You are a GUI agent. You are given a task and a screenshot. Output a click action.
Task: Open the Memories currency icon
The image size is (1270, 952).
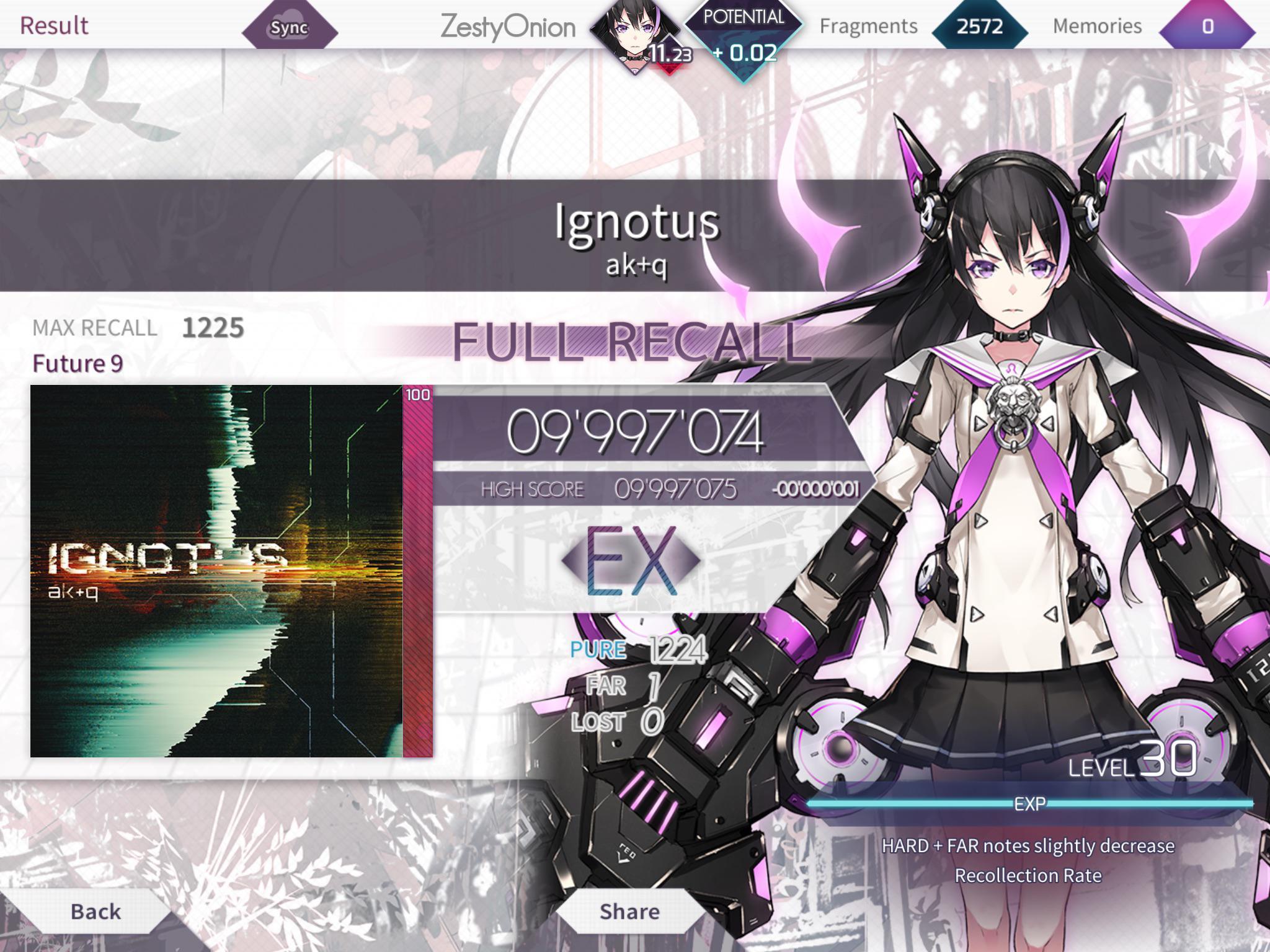(x=1206, y=26)
